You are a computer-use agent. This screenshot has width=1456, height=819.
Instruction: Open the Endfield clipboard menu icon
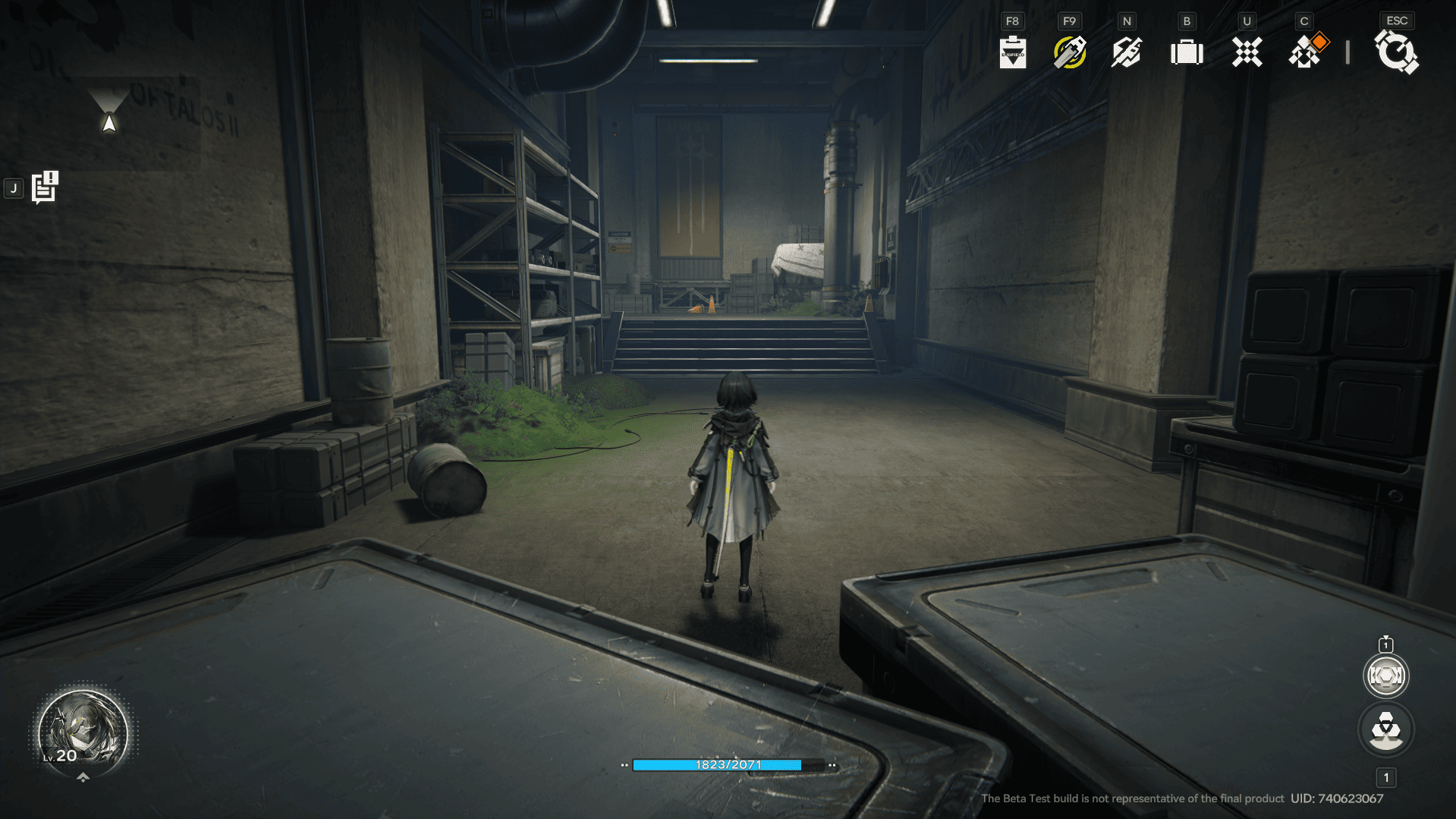click(1012, 52)
